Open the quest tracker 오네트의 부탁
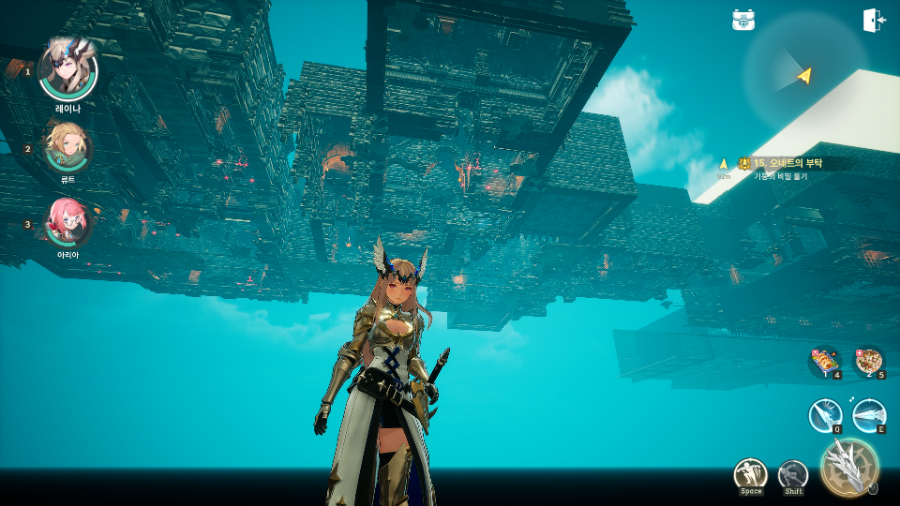 pos(786,163)
